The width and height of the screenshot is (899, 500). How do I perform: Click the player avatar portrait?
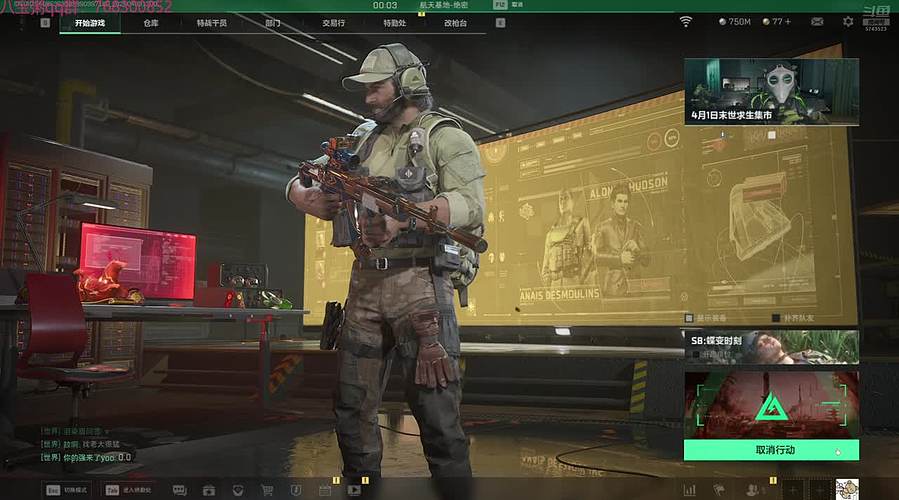846,489
